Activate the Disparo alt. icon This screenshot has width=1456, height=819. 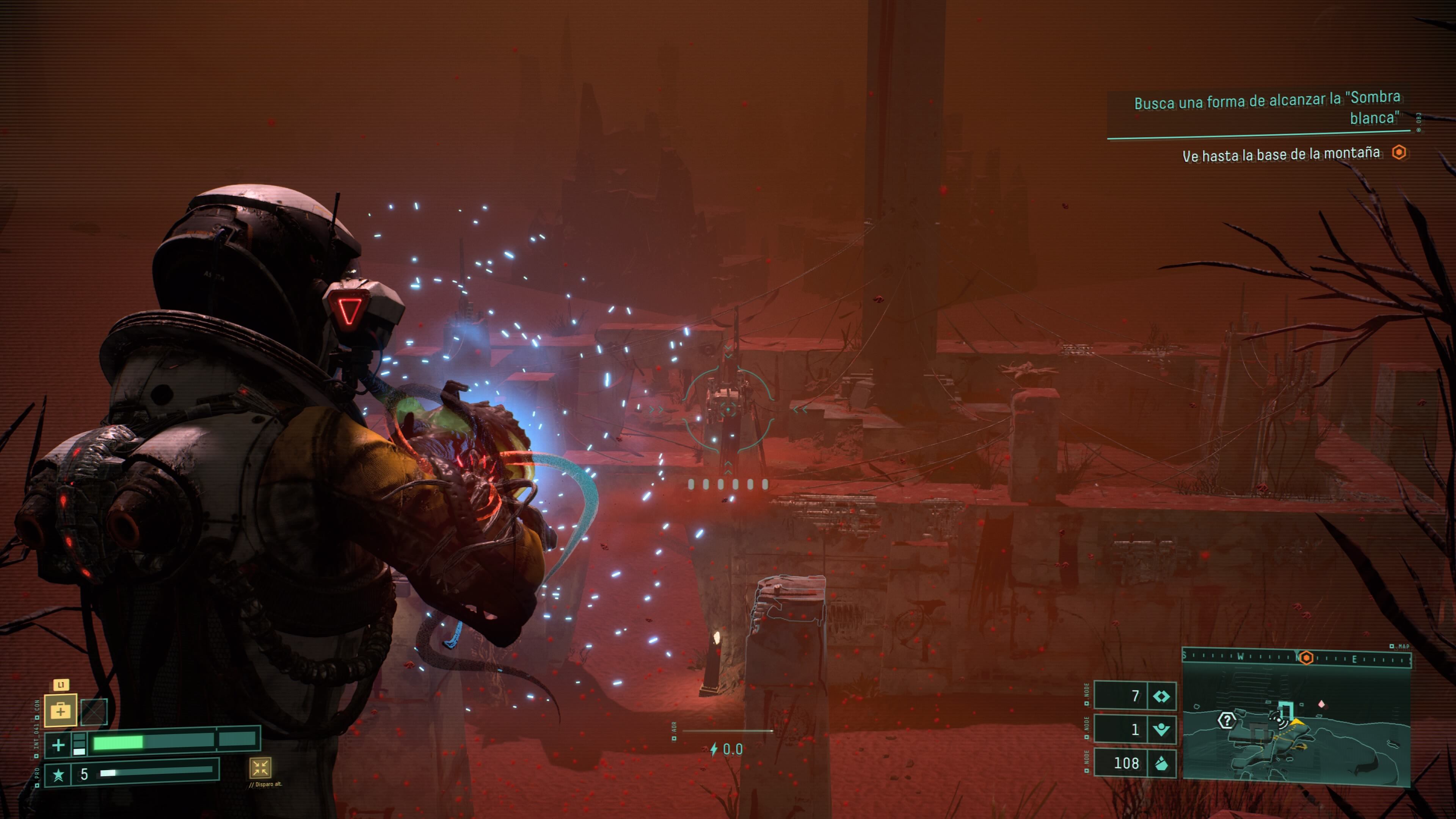tap(260, 767)
